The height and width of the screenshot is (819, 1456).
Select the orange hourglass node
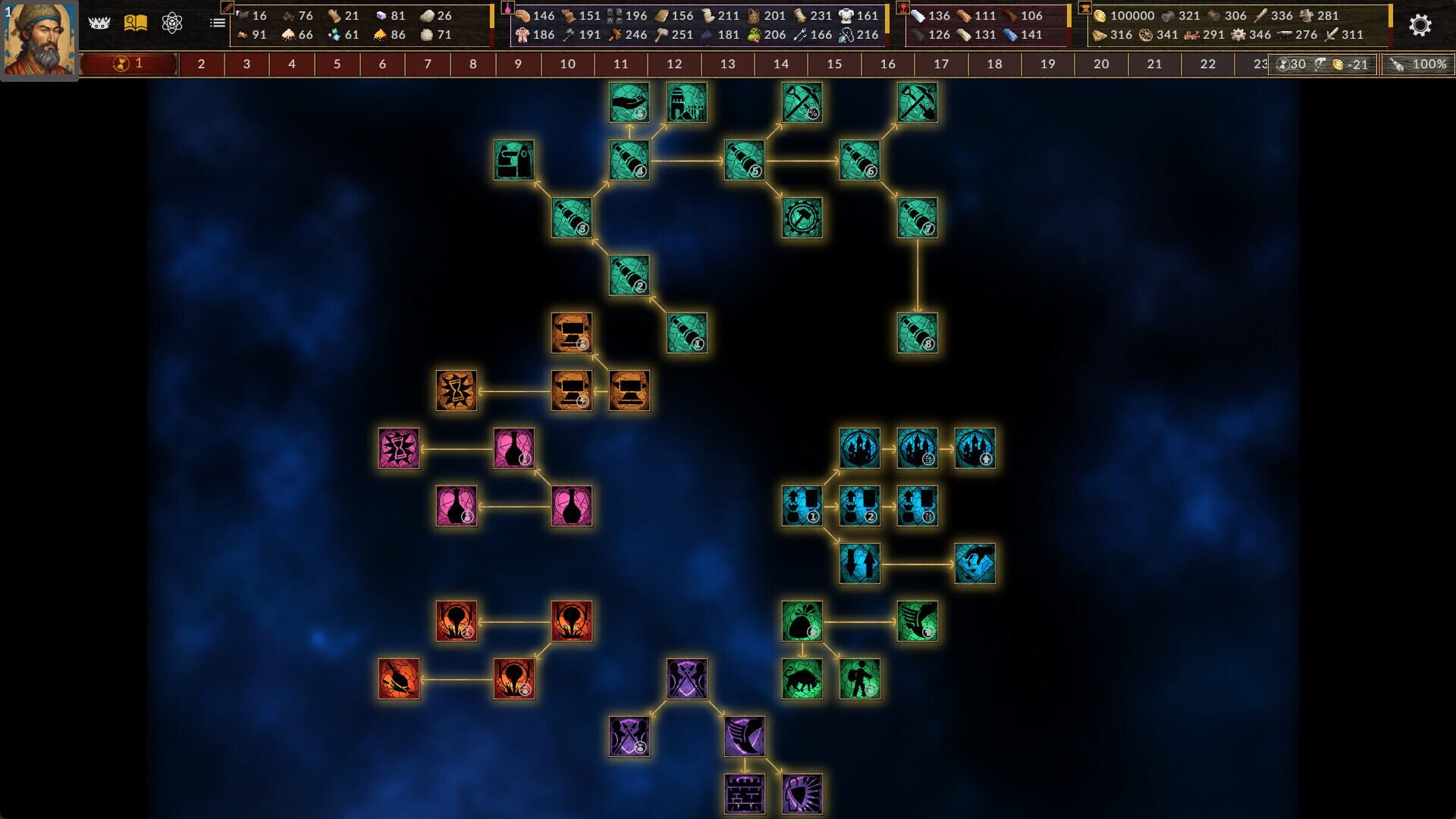456,391
